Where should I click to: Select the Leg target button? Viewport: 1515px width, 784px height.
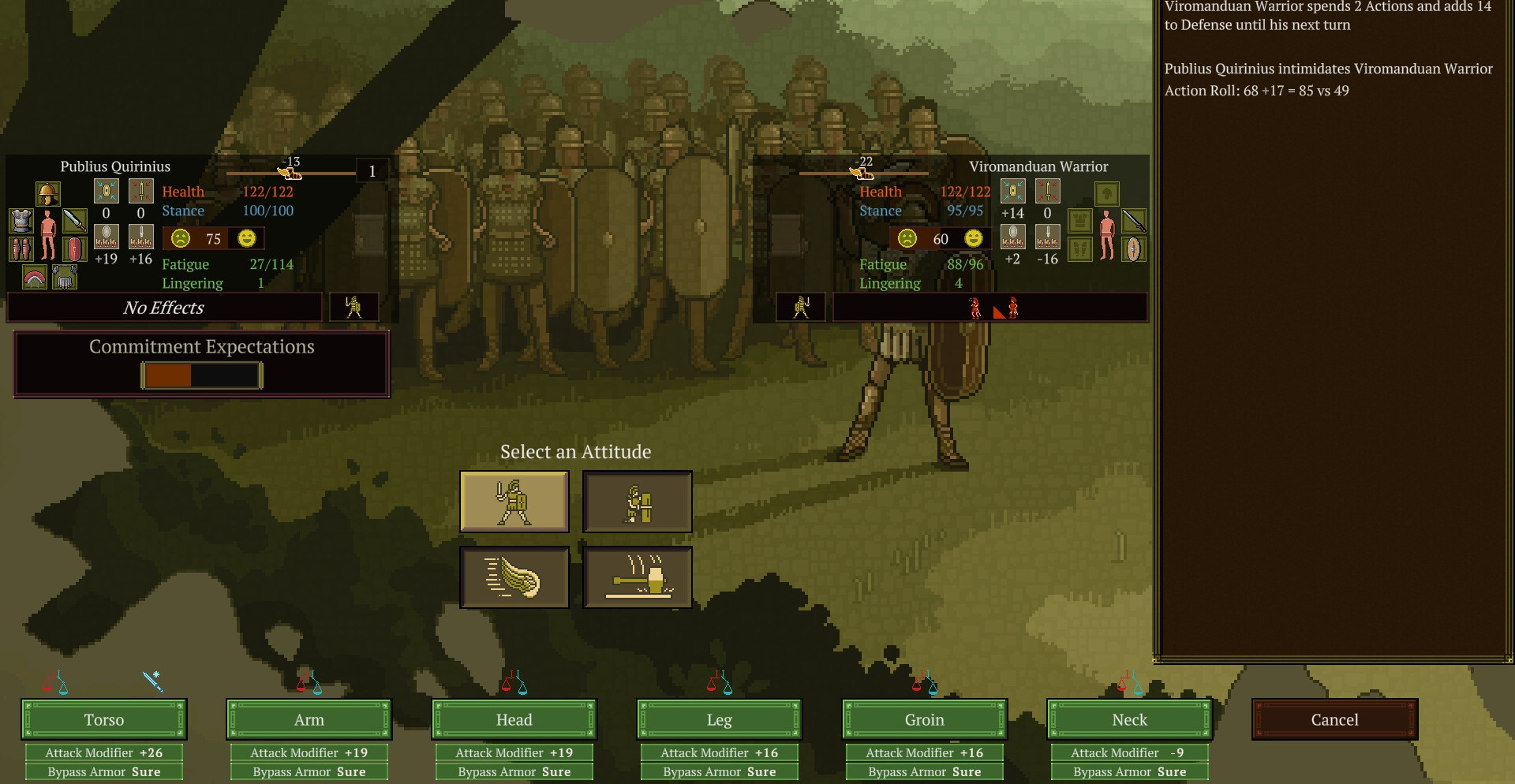pos(720,719)
